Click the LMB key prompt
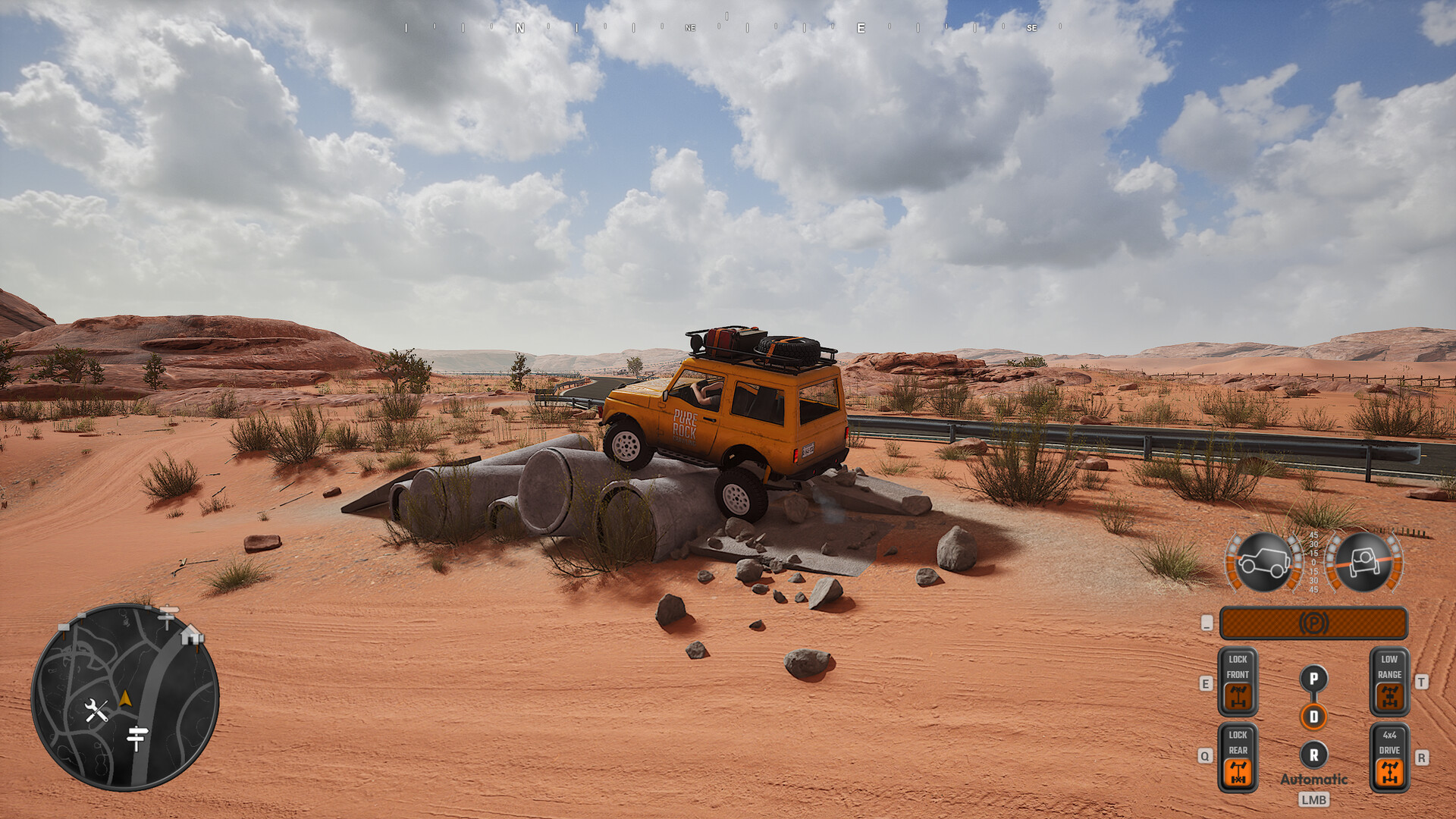This screenshot has height=819, width=1456. pos(1316,799)
